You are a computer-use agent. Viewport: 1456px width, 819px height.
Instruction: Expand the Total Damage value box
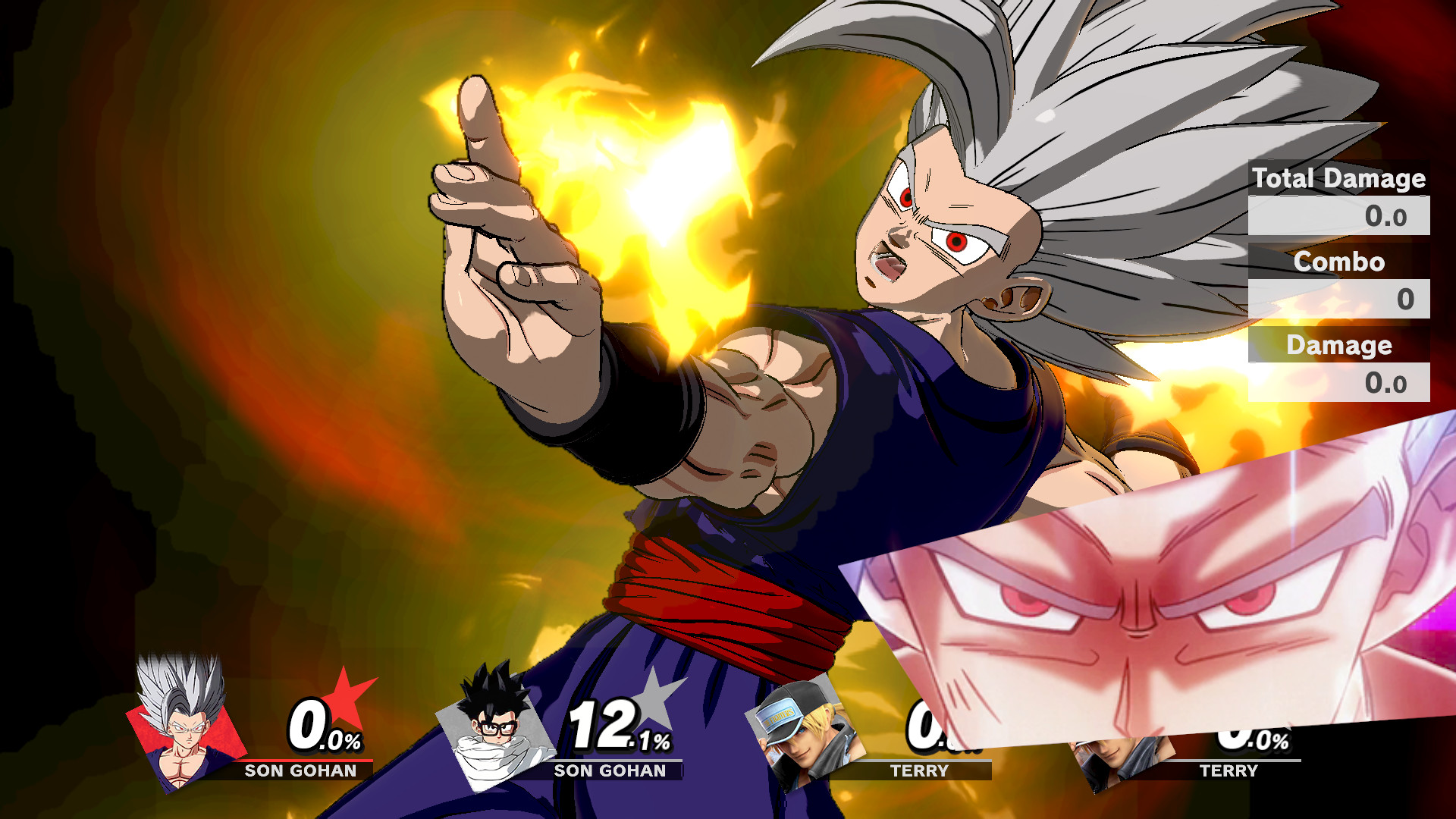click(x=1338, y=216)
